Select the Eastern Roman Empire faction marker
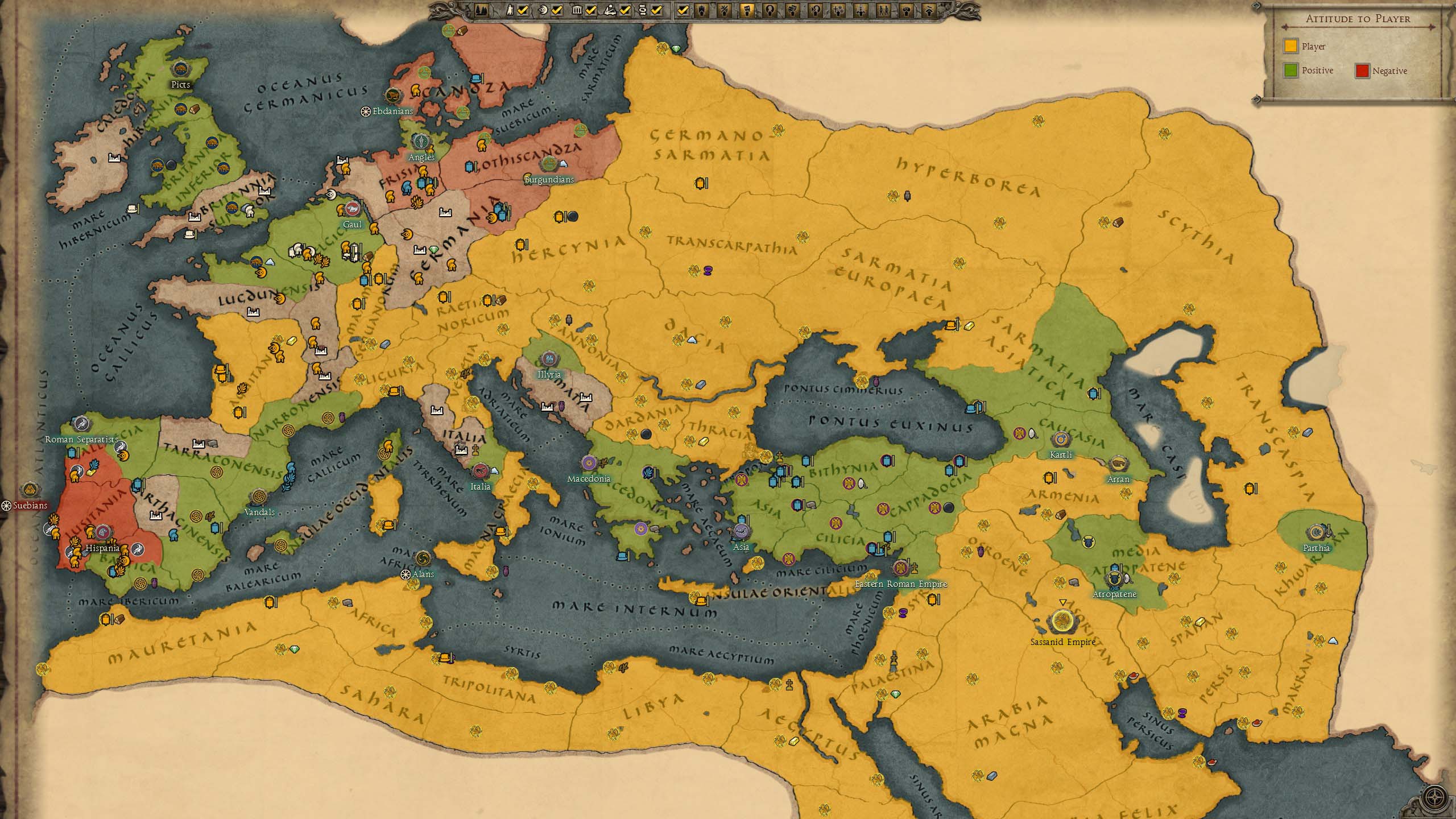This screenshot has height=819, width=1456. pyautogui.click(x=900, y=568)
